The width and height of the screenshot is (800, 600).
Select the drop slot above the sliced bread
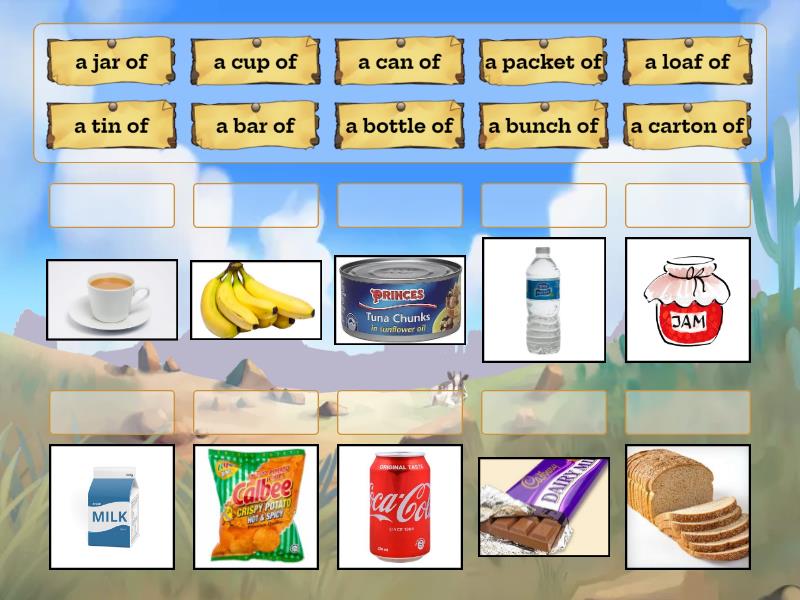[x=687, y=412]
